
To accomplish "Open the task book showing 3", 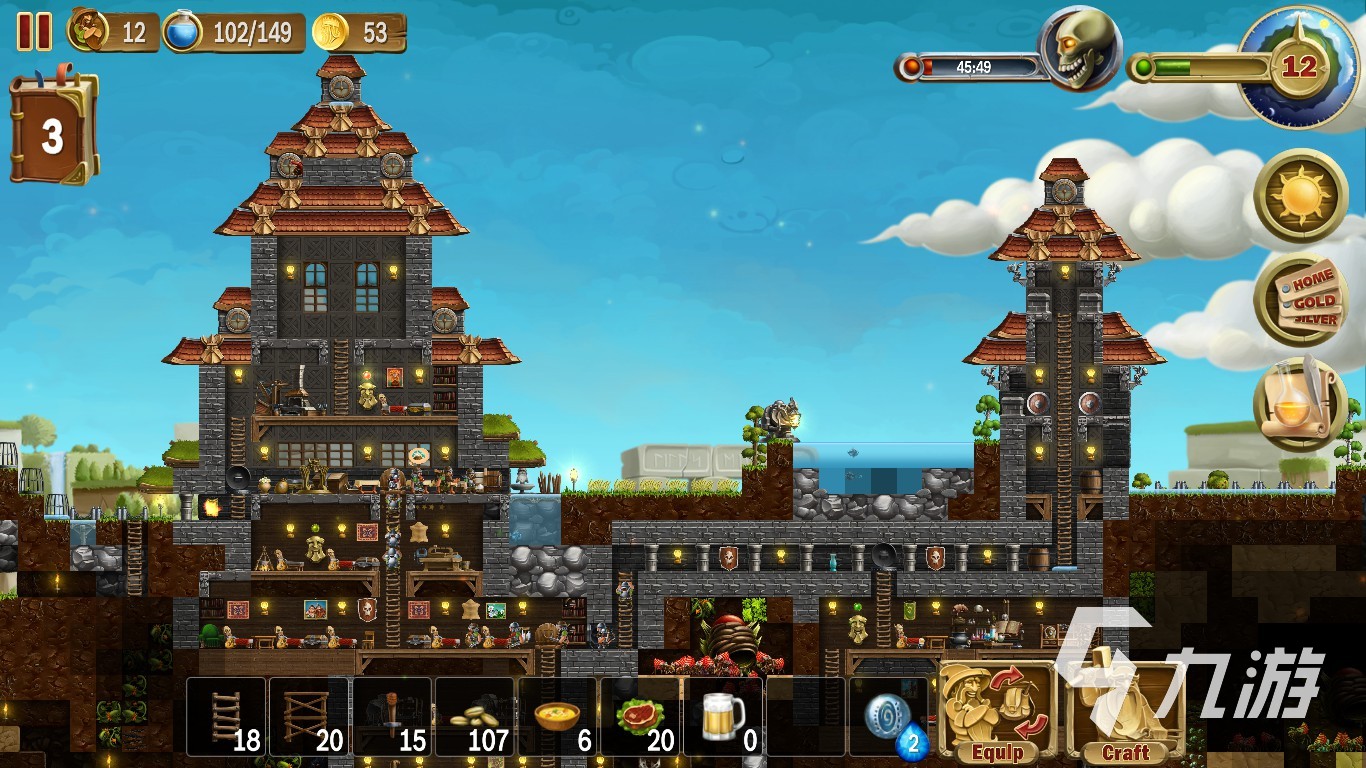I will (53, 133).
